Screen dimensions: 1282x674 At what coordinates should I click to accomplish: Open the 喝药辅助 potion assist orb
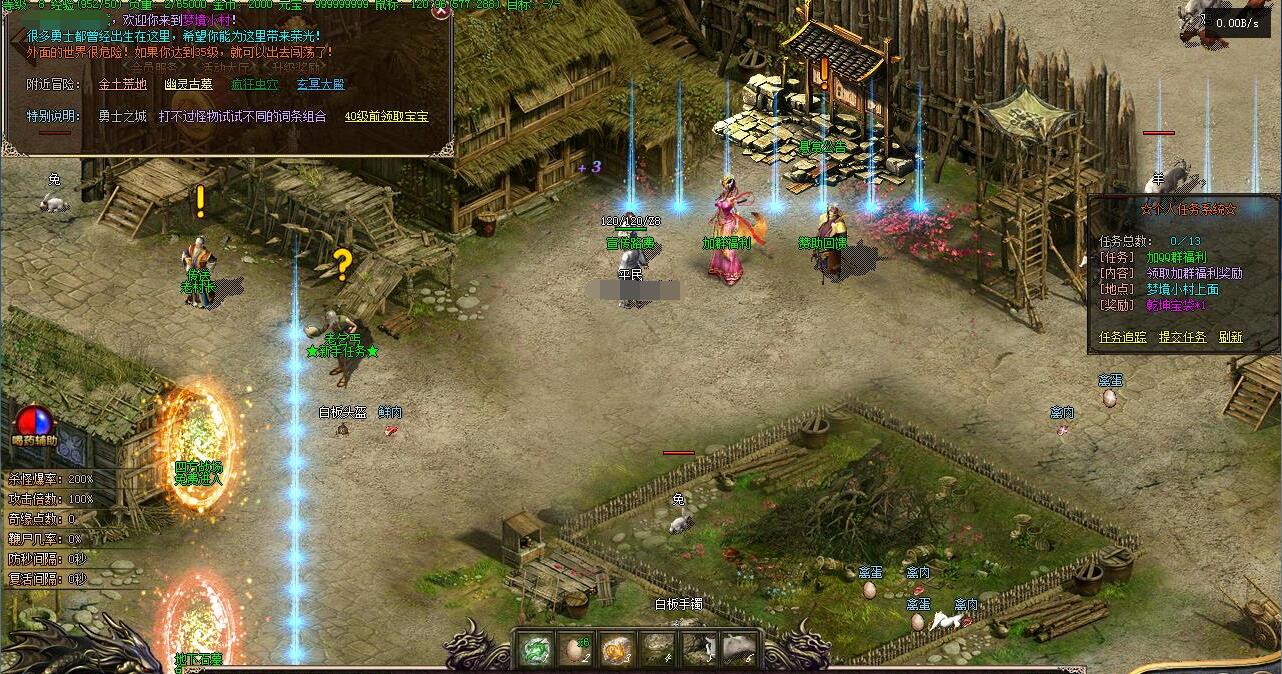pyautogui.click(x=35, y=420)
